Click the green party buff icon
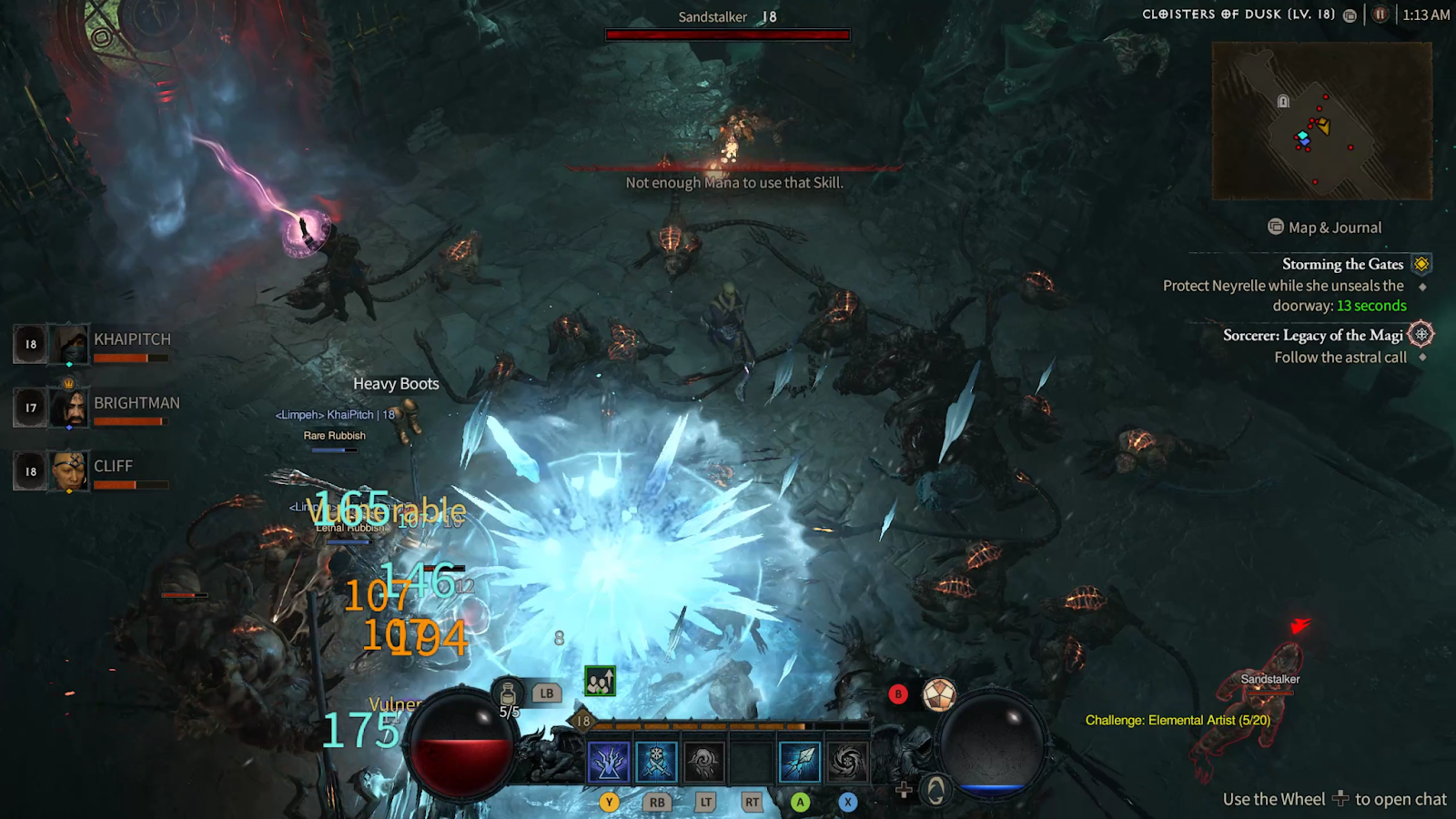Screen dimensions: 1456x819 [x=600, y=681]
